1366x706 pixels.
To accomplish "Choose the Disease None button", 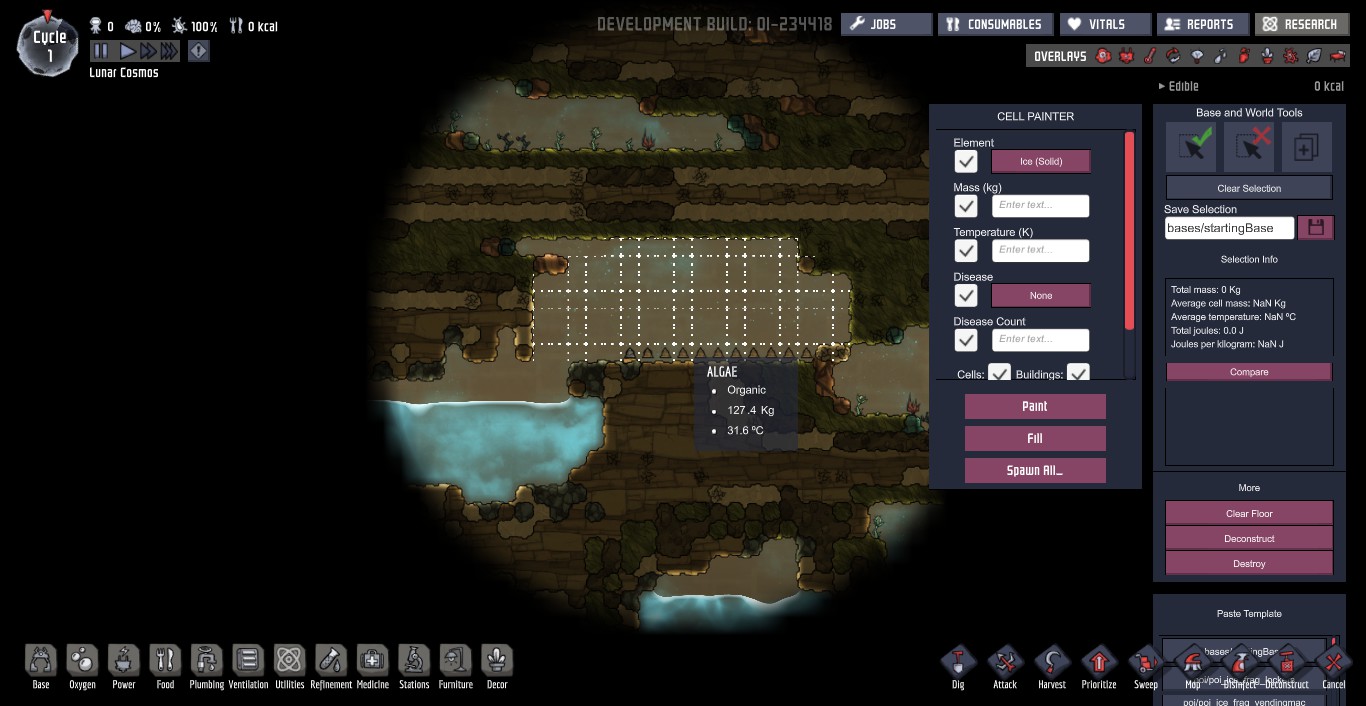I will (x=1040, y=296).
